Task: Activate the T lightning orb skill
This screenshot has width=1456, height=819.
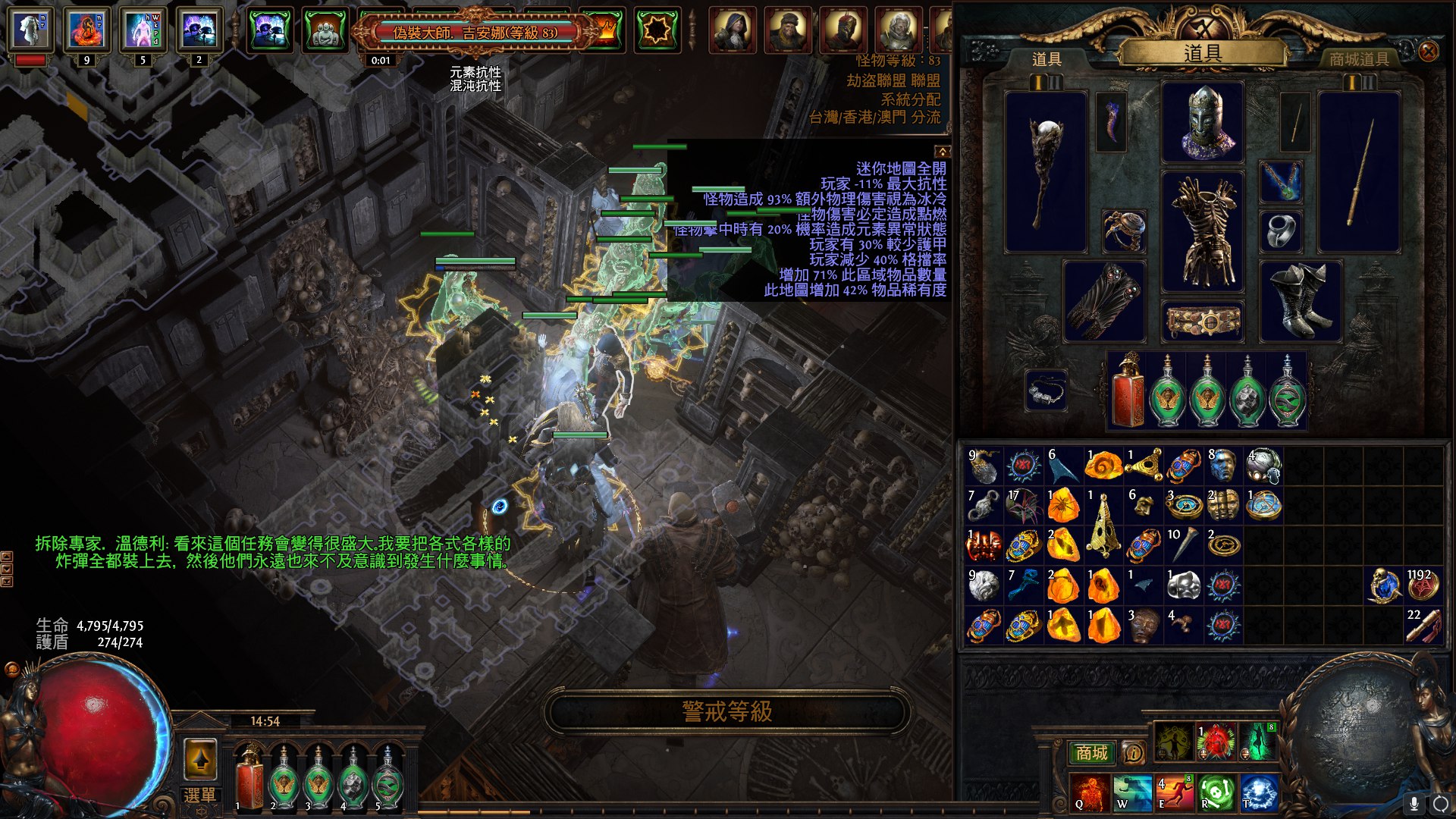Action: point(1258,792)
